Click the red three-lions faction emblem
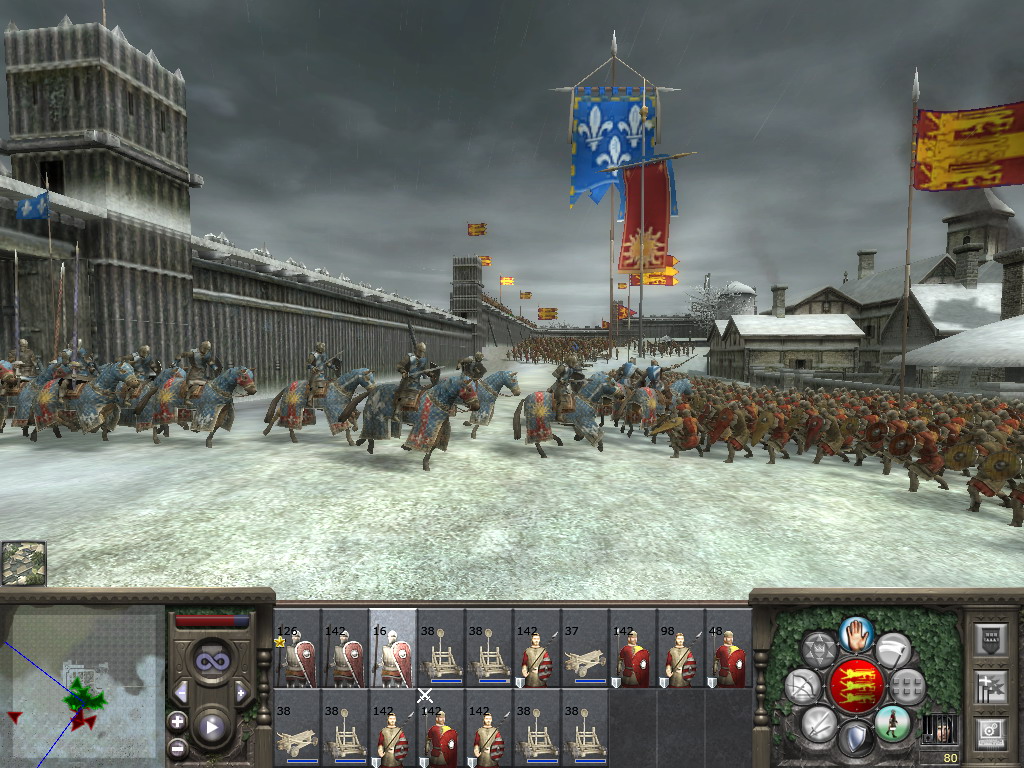Image resolution: width=1024 pixels, height=768 pixels. tap(855, 687)
